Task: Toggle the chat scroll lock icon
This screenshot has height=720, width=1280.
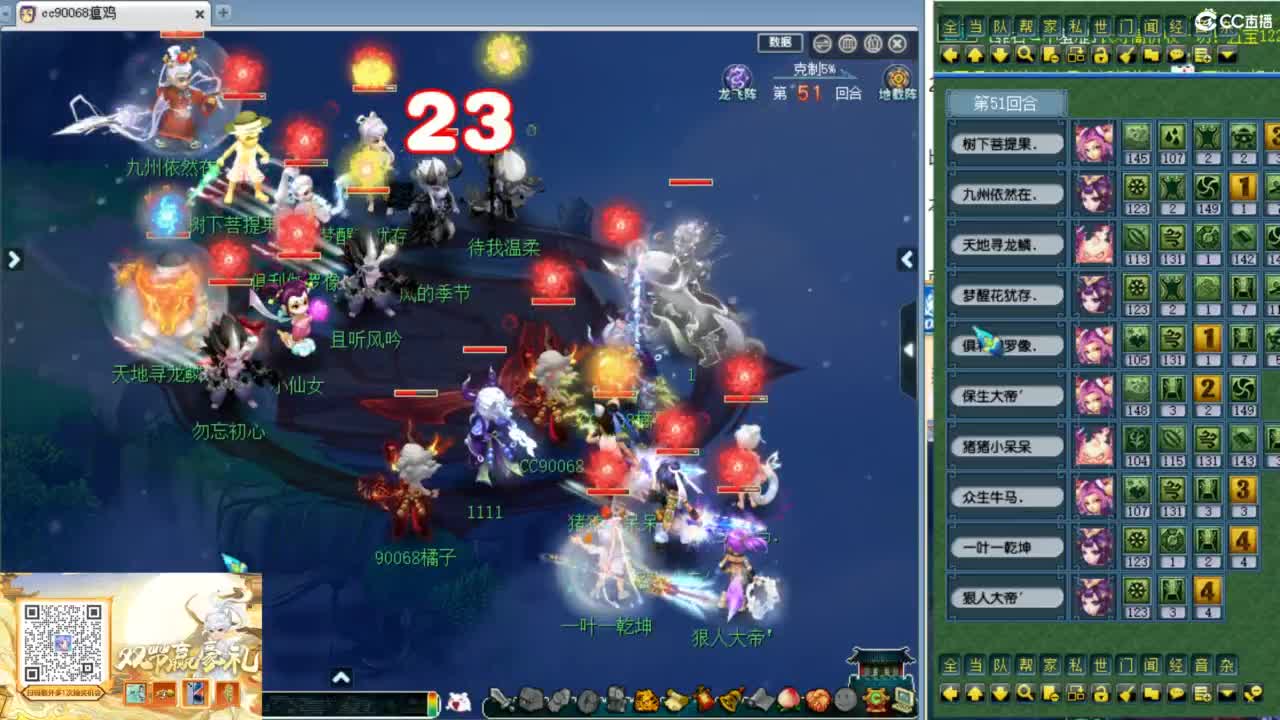Action: (x=1100, y=55)
